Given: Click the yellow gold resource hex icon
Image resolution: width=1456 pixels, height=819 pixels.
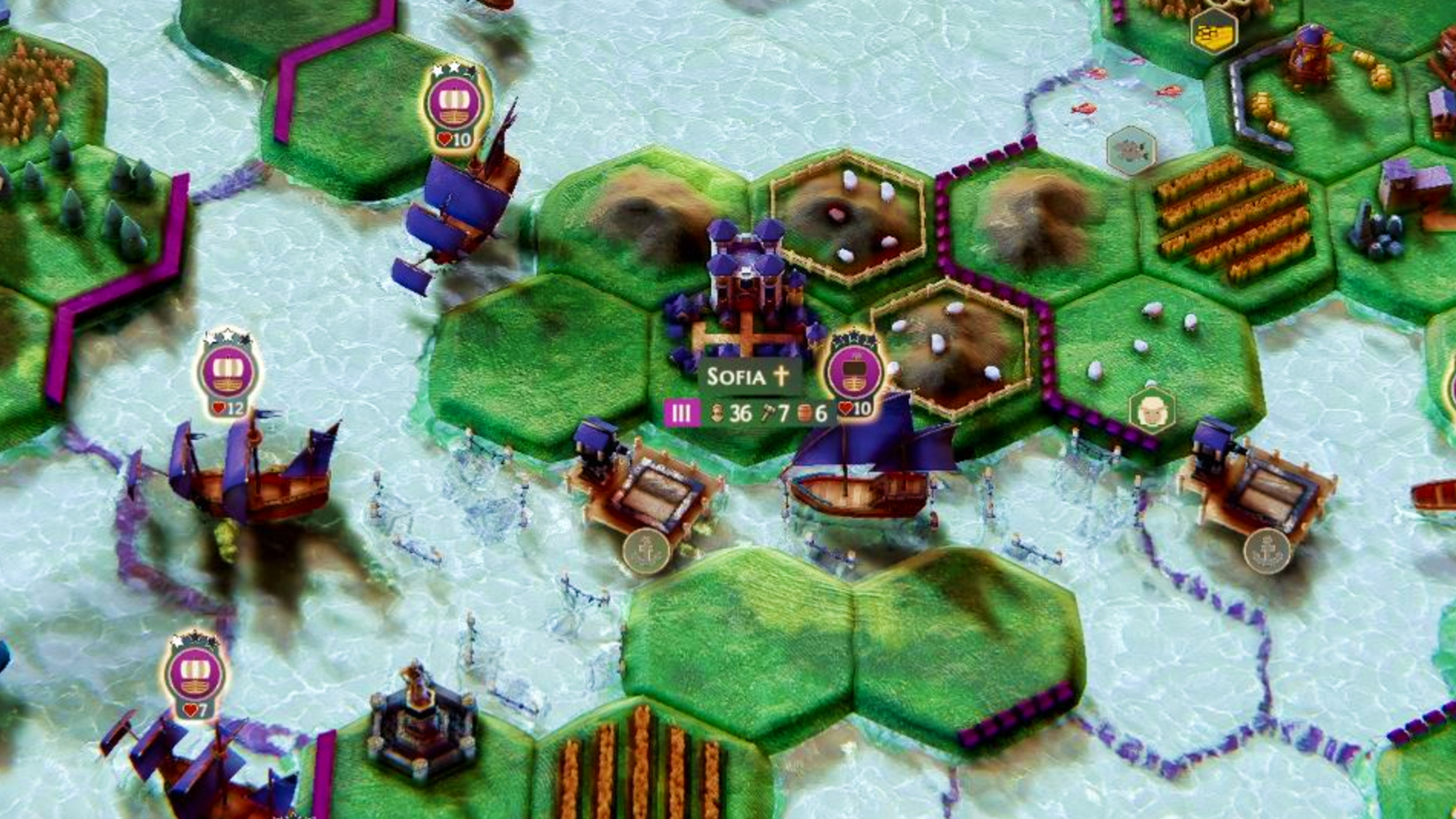Looking at the screenshot, I should (1213, 33).
